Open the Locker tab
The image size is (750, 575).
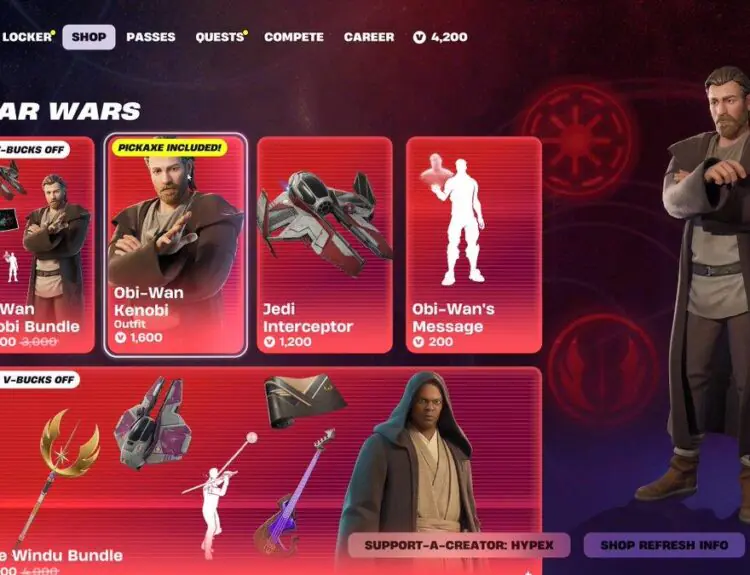point(26,37)
